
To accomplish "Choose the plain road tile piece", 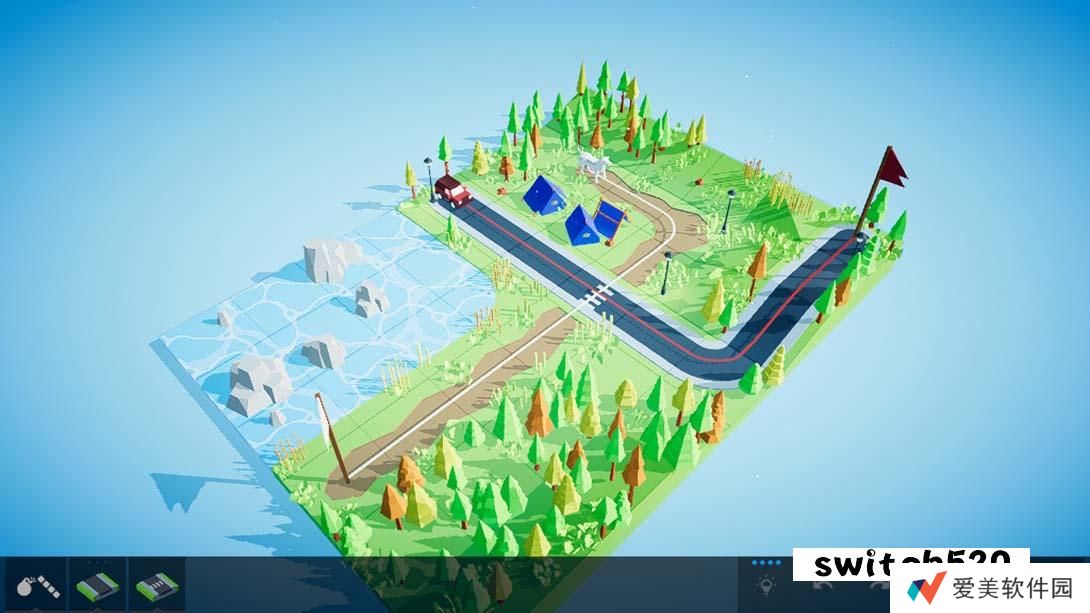I will click(x=97, y=585).
